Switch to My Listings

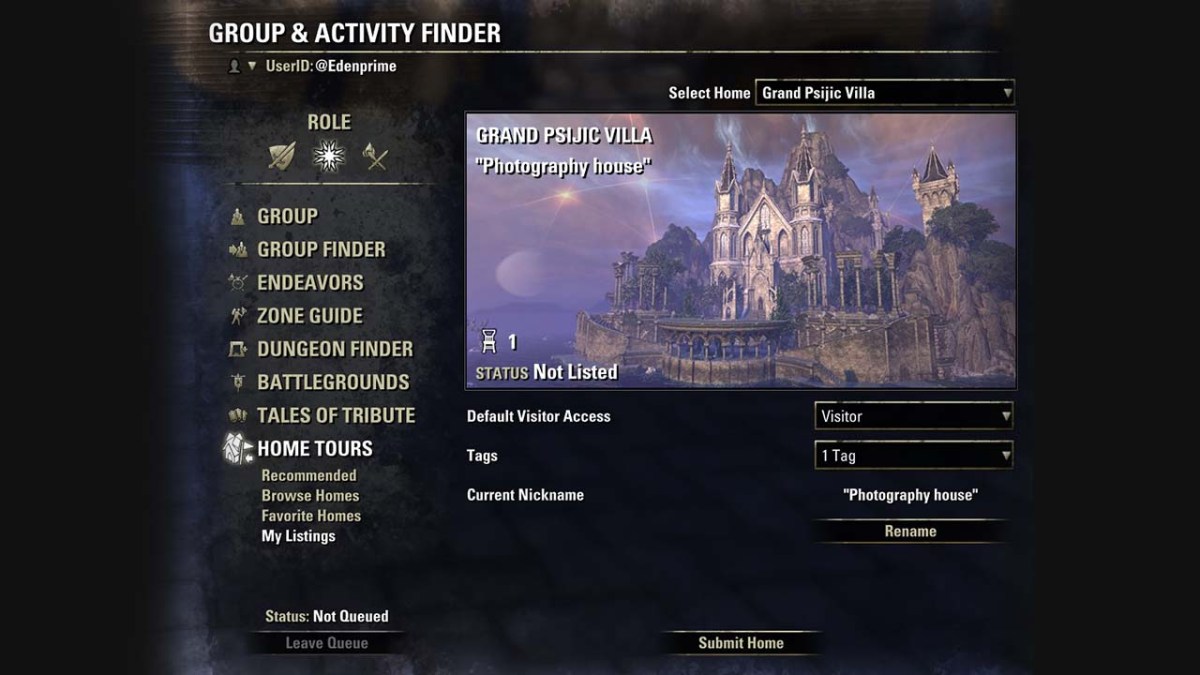pos(298,536)
